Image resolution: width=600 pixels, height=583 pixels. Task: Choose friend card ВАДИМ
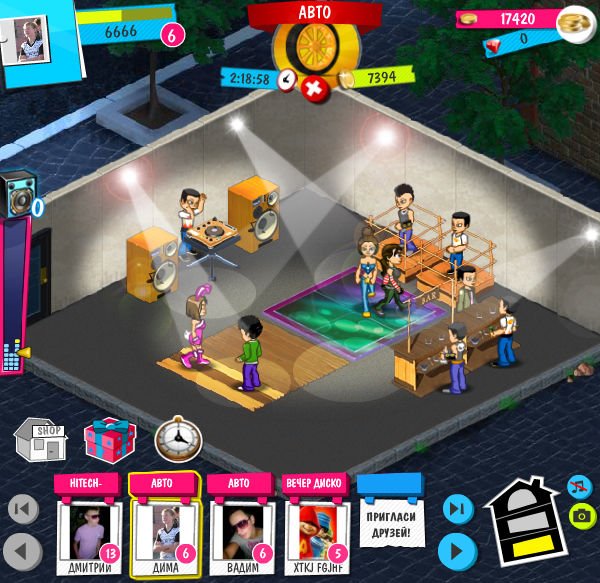[239, 529]
